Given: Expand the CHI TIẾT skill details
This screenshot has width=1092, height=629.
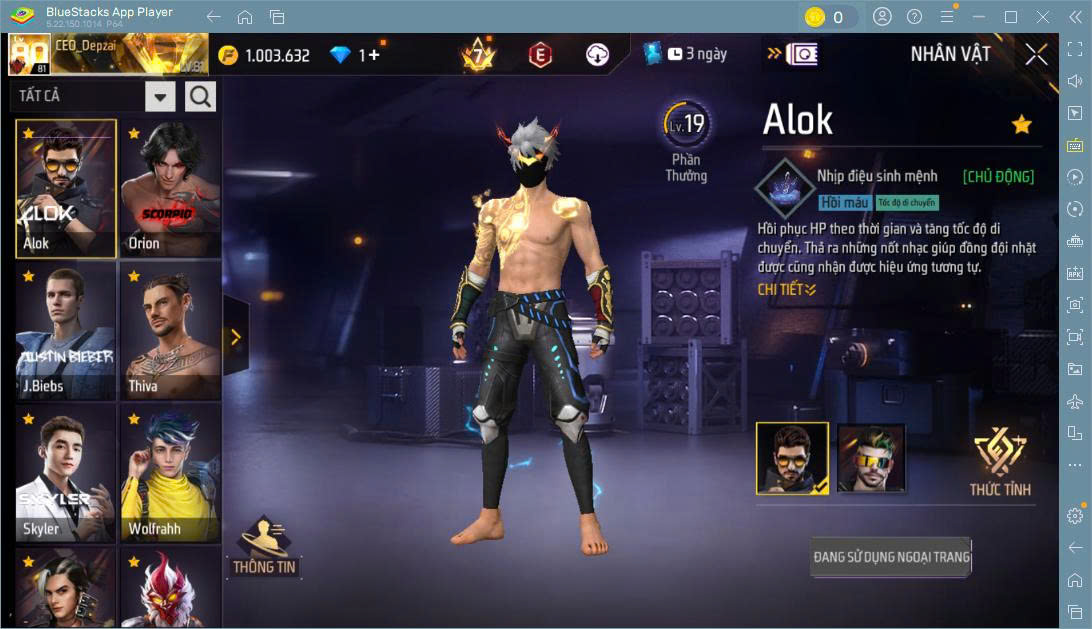Looking at the screenshot, I should [x=787, y=289].
